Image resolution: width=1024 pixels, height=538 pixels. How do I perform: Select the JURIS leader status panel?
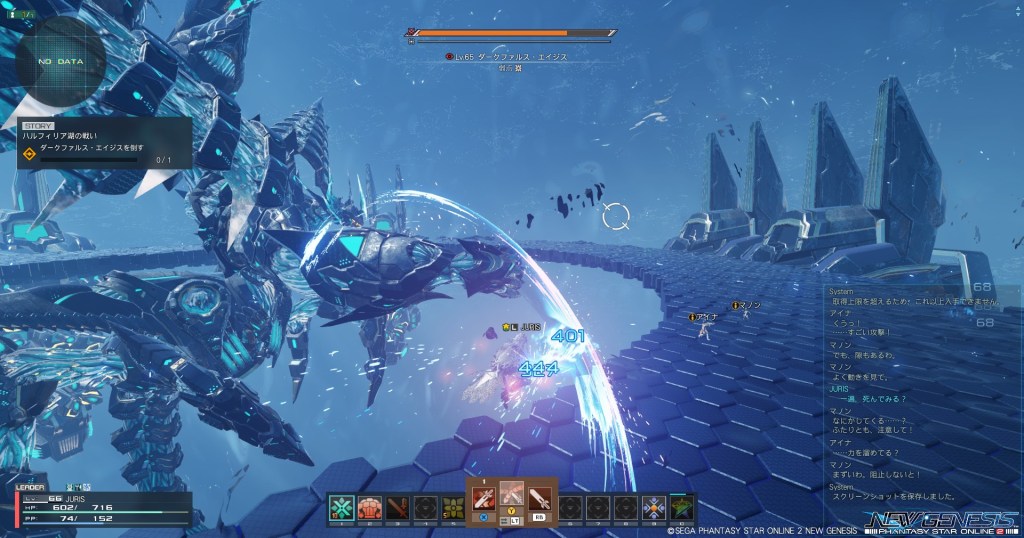[100, 506]
